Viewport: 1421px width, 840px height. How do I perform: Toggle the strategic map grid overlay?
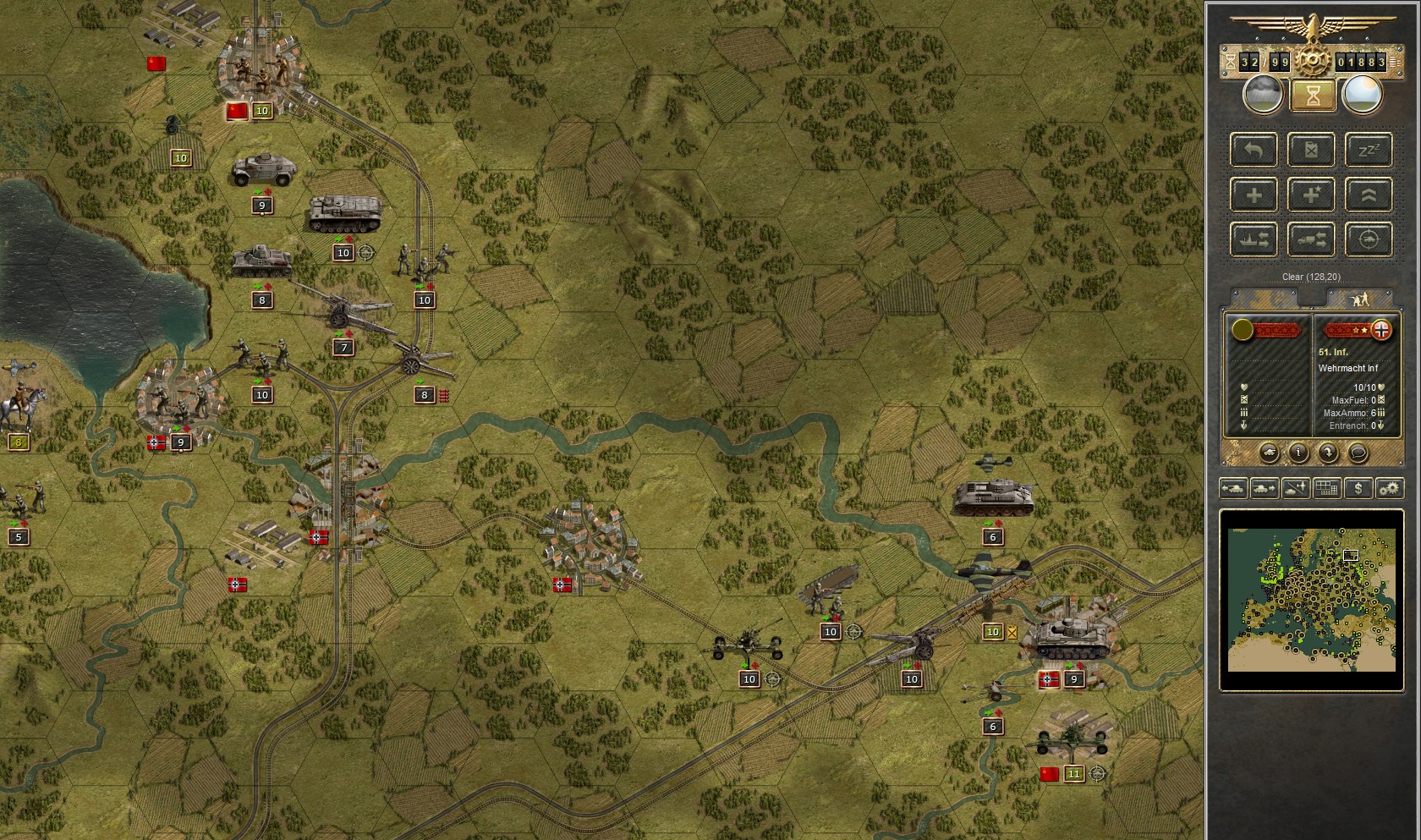point(1325,488)
